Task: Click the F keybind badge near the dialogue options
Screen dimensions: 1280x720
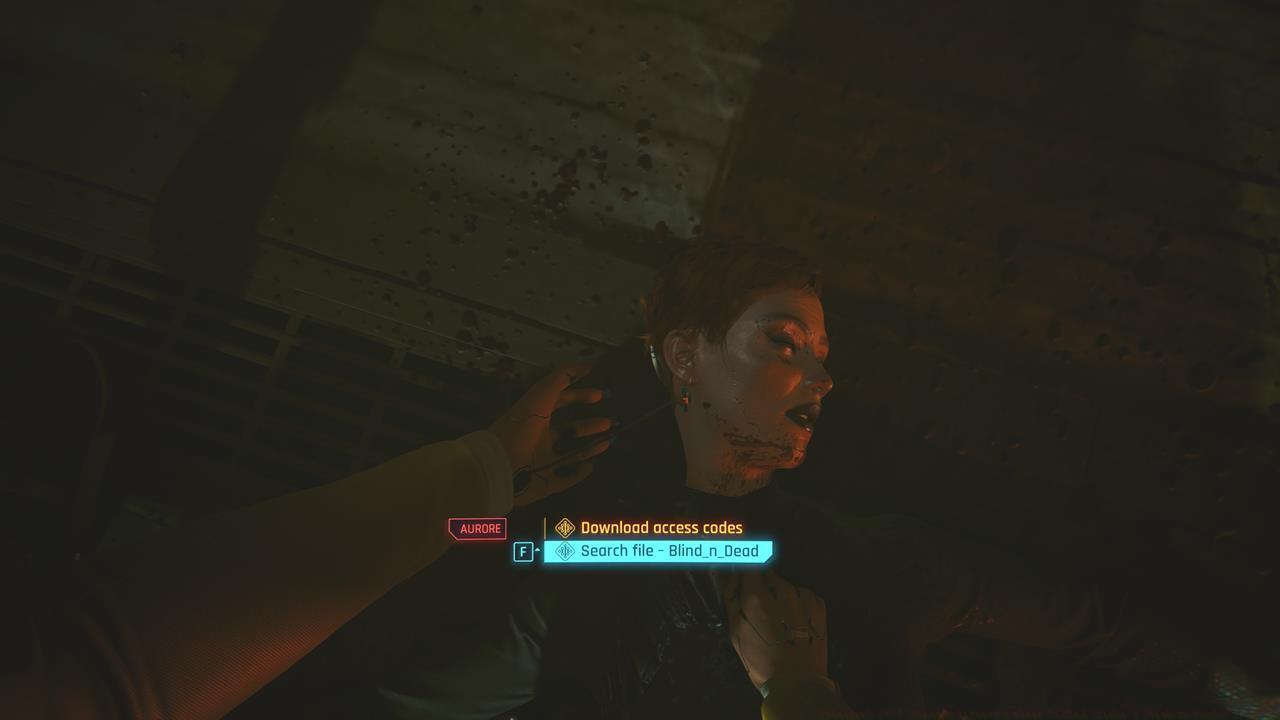Action: [x=523, y=551]
